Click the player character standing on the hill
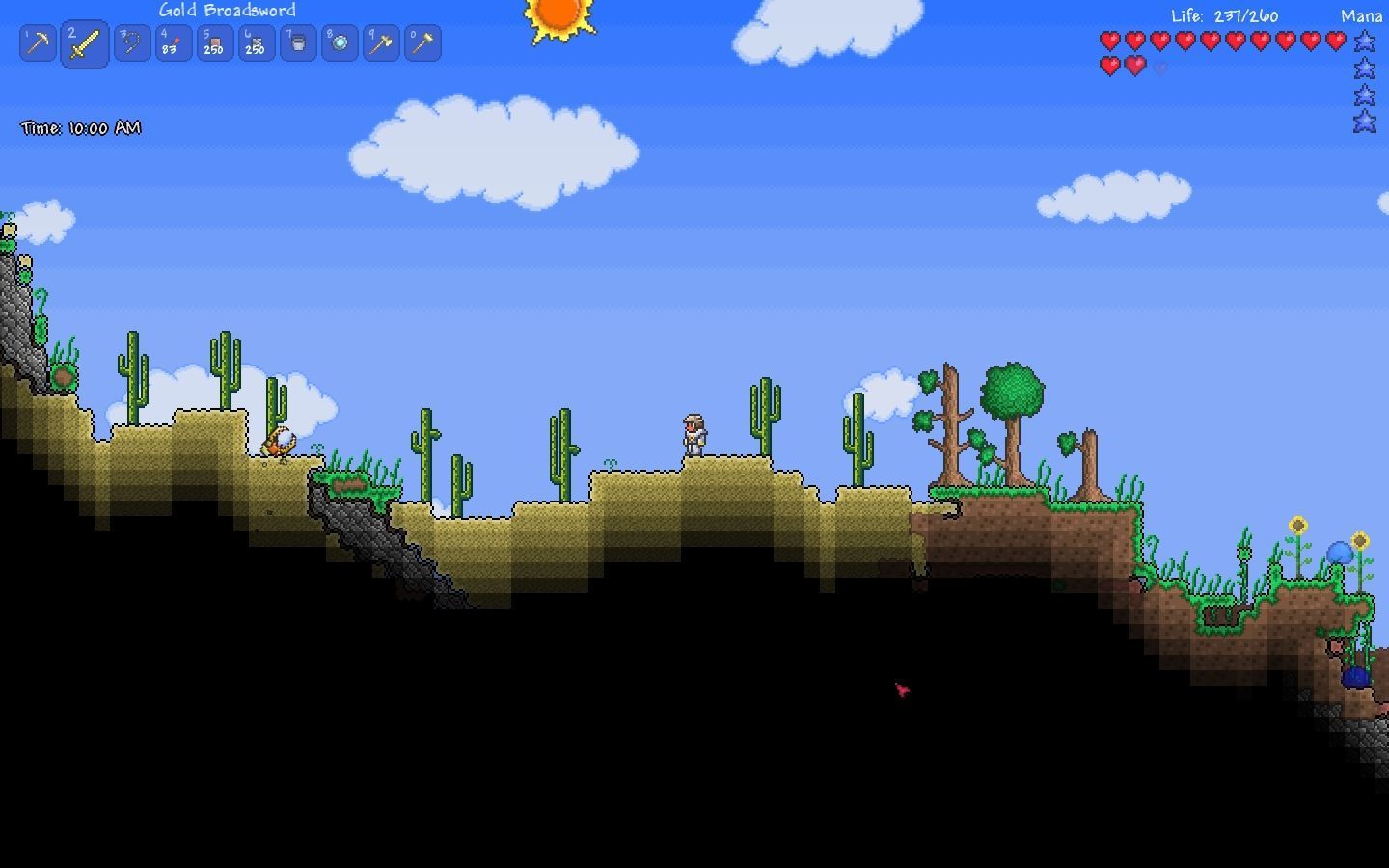This screenshot has height=868, width=1389. [x=694, y=436]
